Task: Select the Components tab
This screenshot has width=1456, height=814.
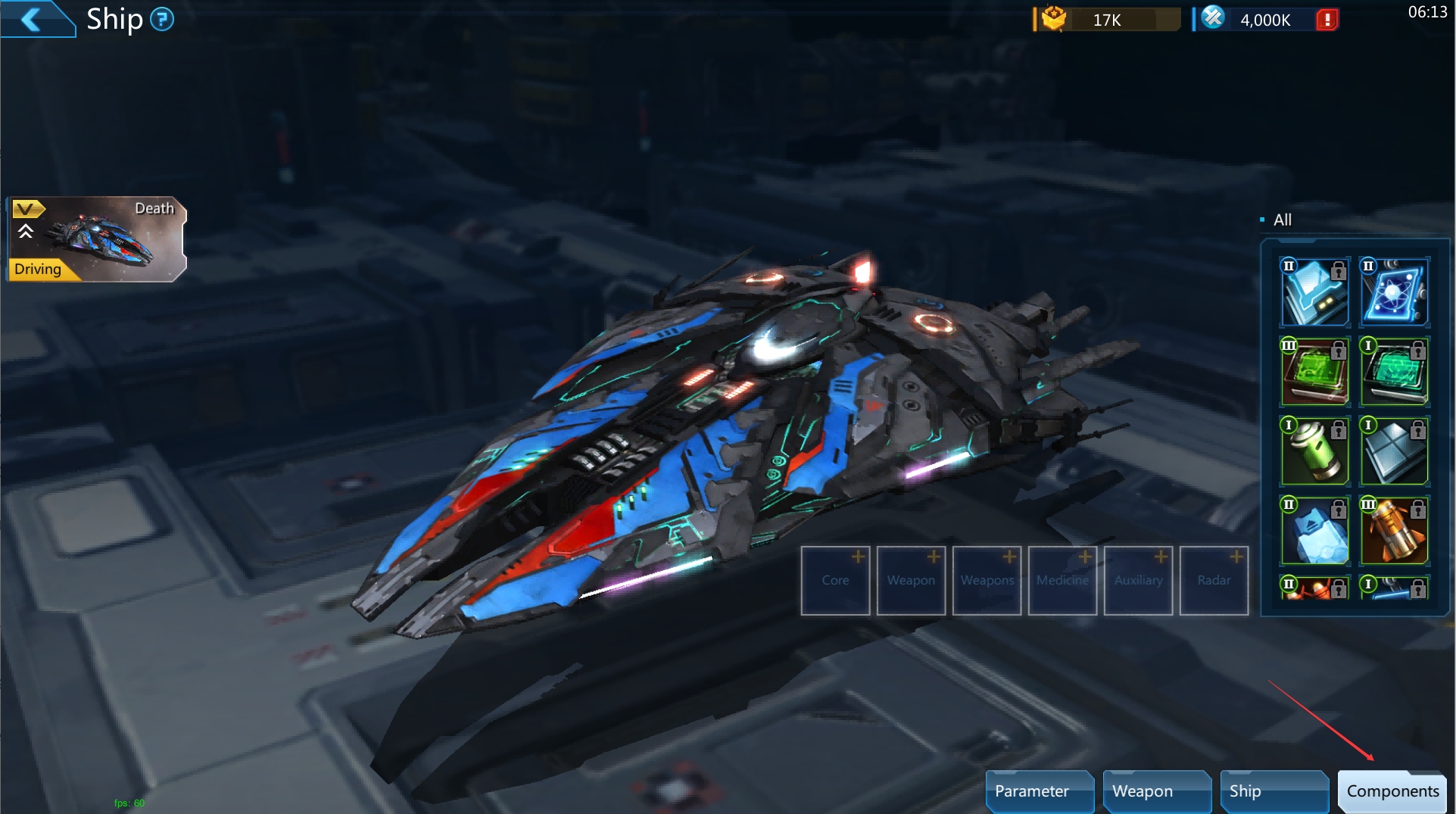Action: (x=1392, y=791)
